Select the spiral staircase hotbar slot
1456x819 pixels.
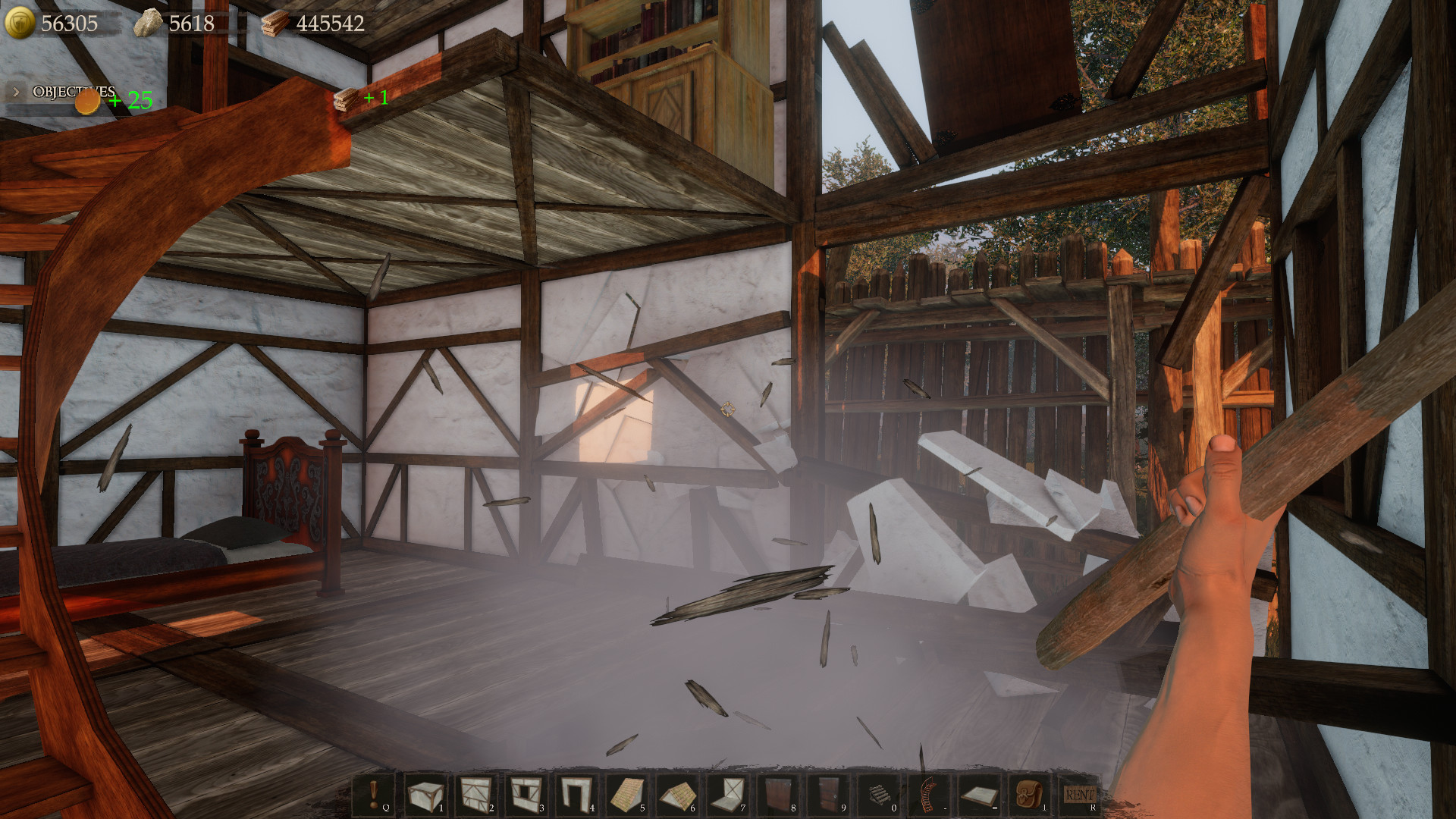(x=928, y=794)
